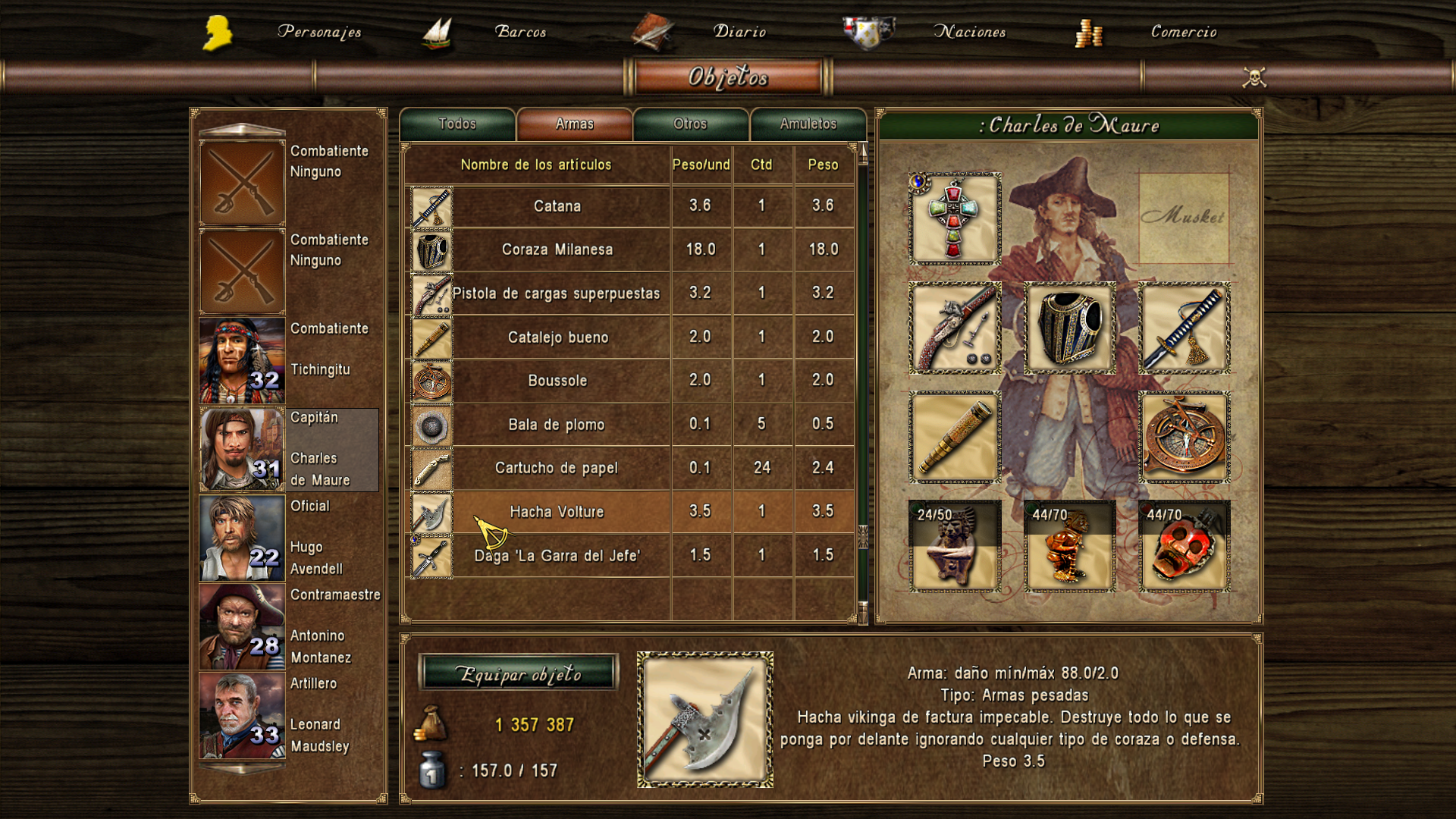Select the Coraza Milanesa item row

pyautogui.click(x=557, y=249)
